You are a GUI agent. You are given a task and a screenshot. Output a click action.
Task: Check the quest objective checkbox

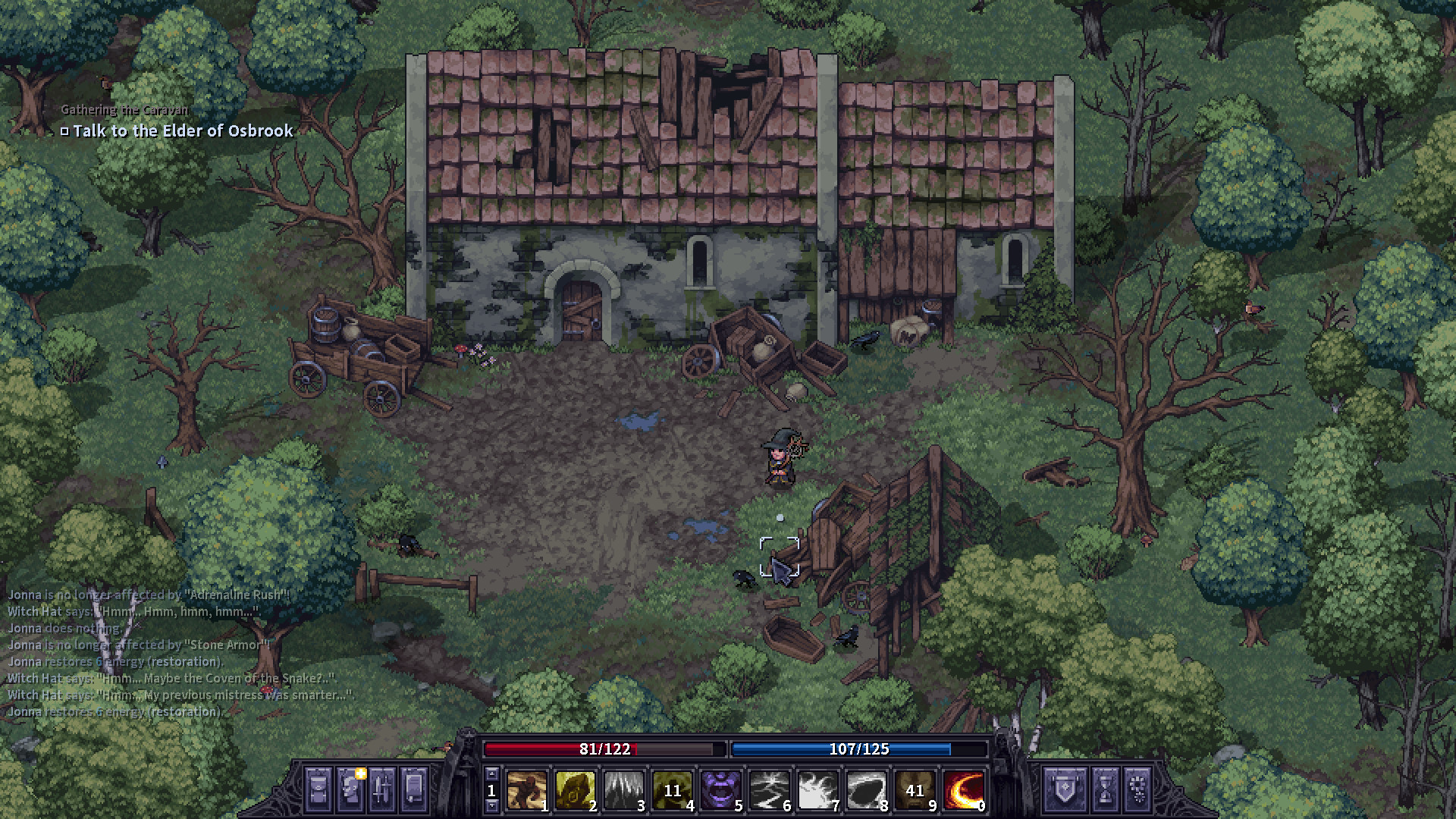pos(65,131)
